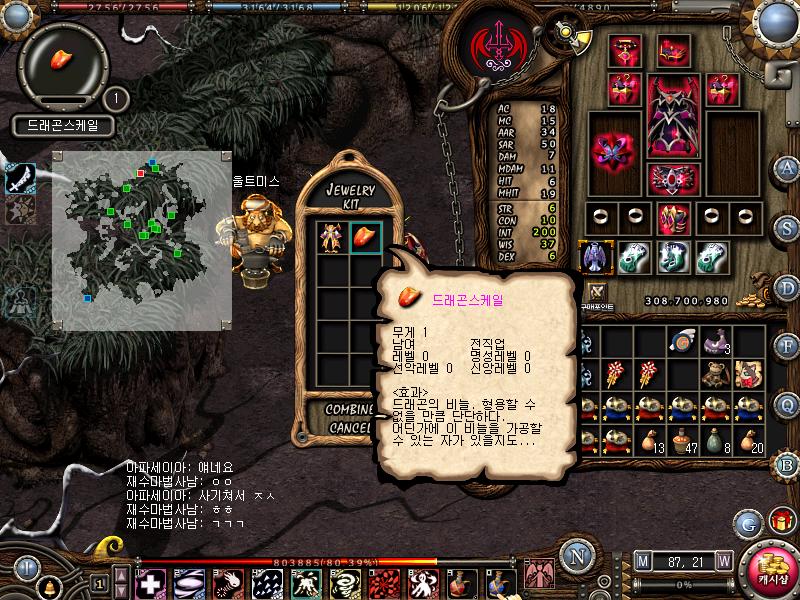Viewport: 800px width, 600px height.
Task: Click the round N button
Action: point(575,555)
